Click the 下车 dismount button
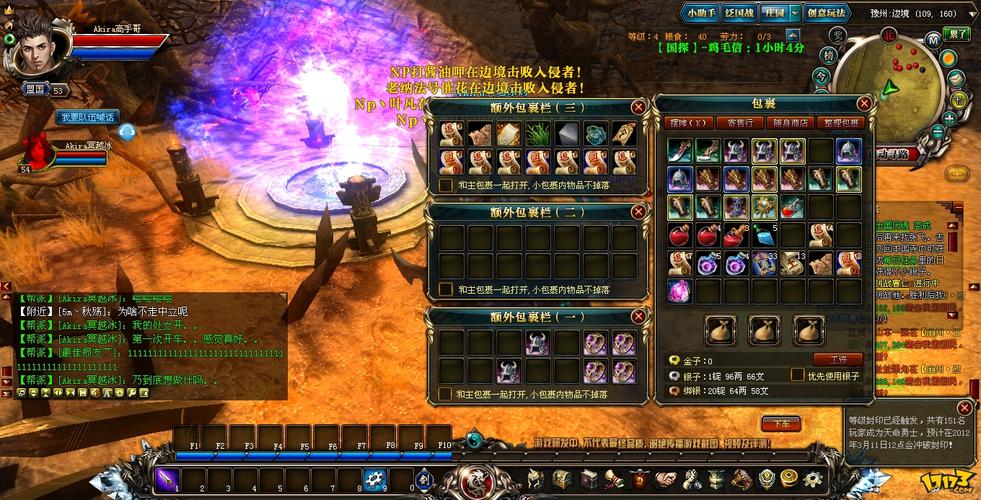 pos(781,423)
